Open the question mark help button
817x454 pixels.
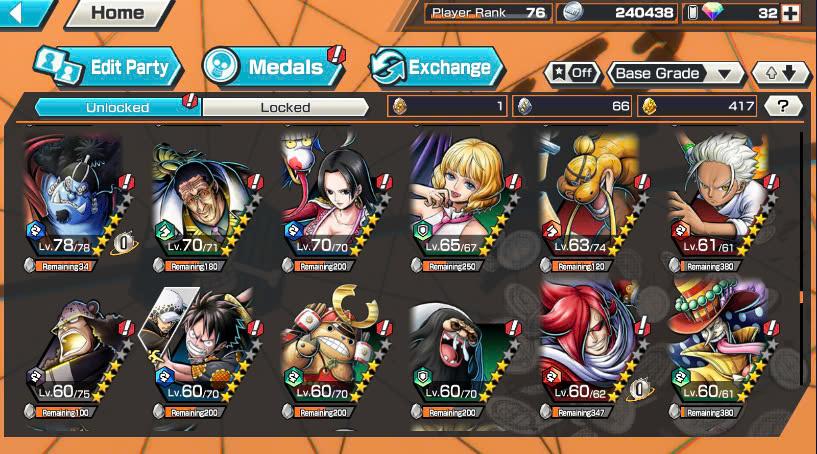tap(782, 106)
